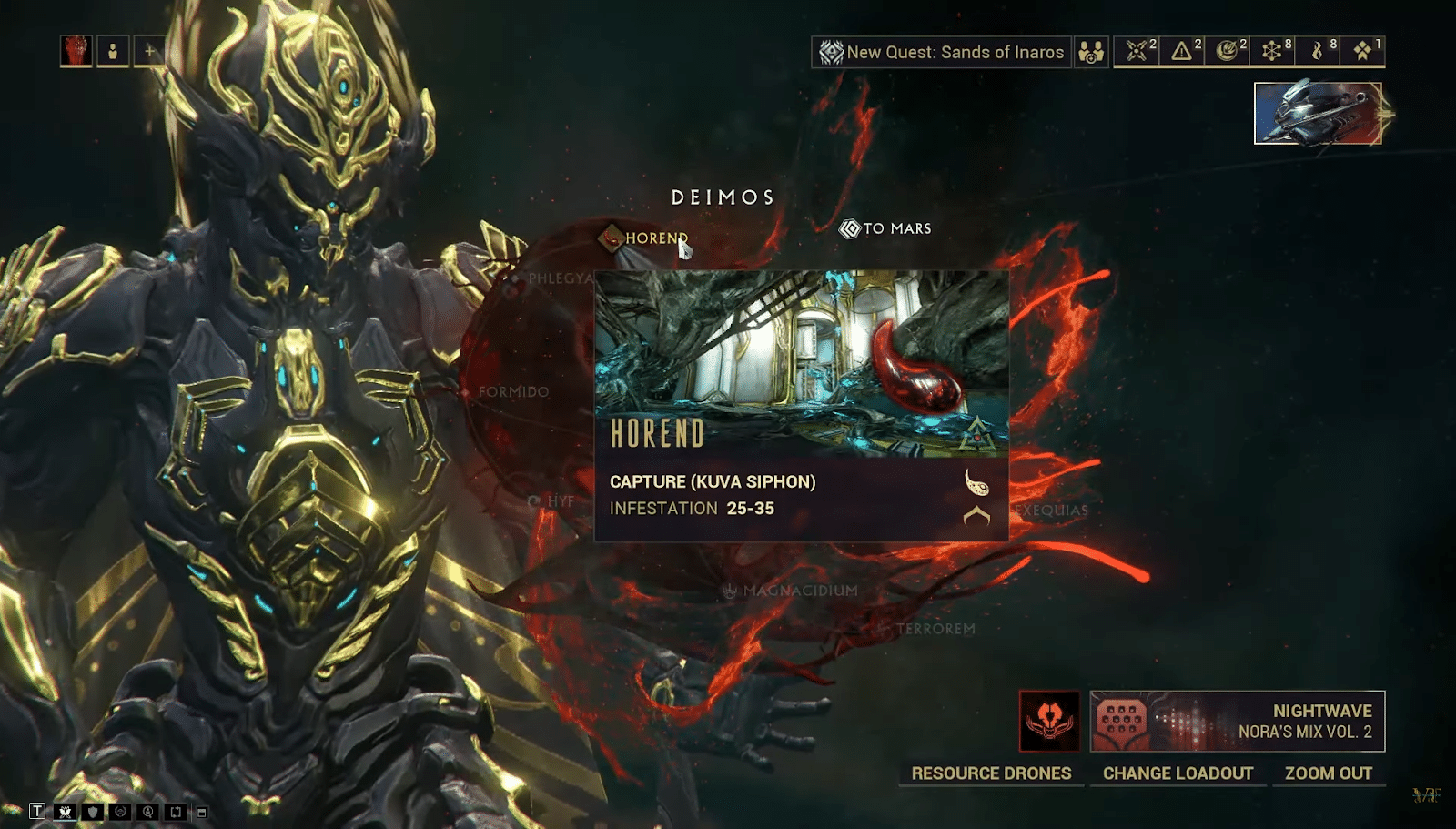
Task: Open the crescent planet tab showing 2
Action: coord(1227,51)
